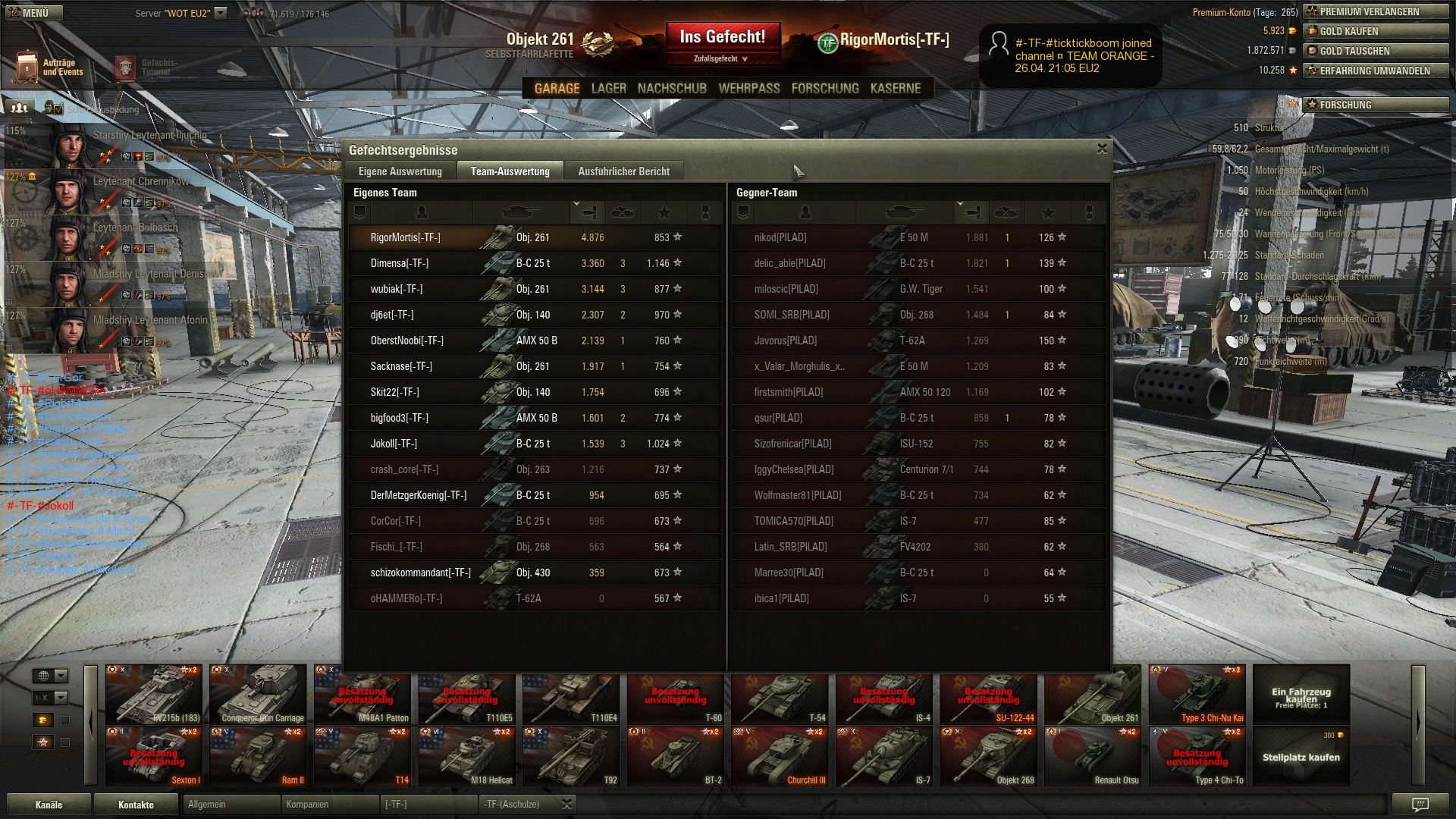The height and width of the screenshot is (819, 1456).
Task: Go to Nachschub section
Action: coord(672,89)
